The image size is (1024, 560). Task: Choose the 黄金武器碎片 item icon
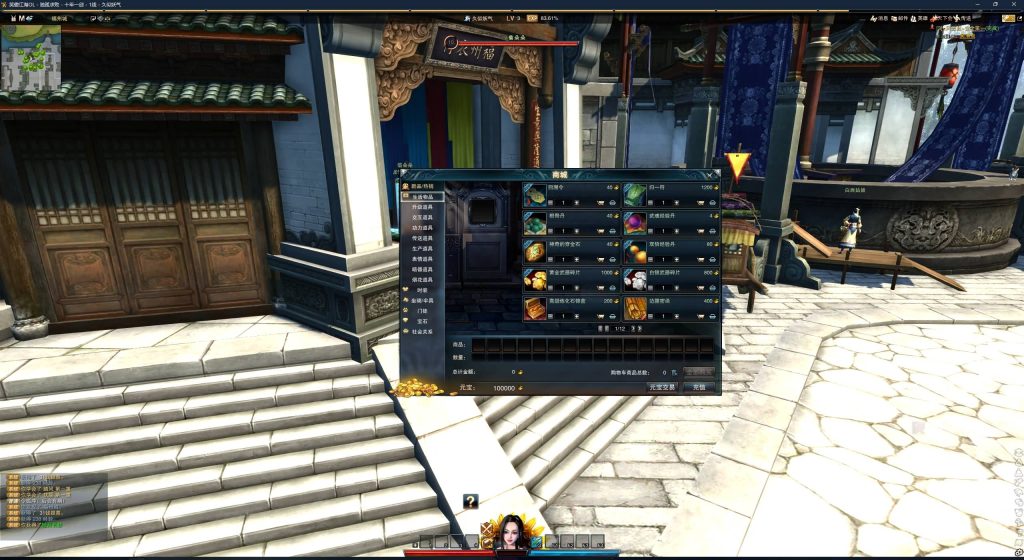coord(535,279)
